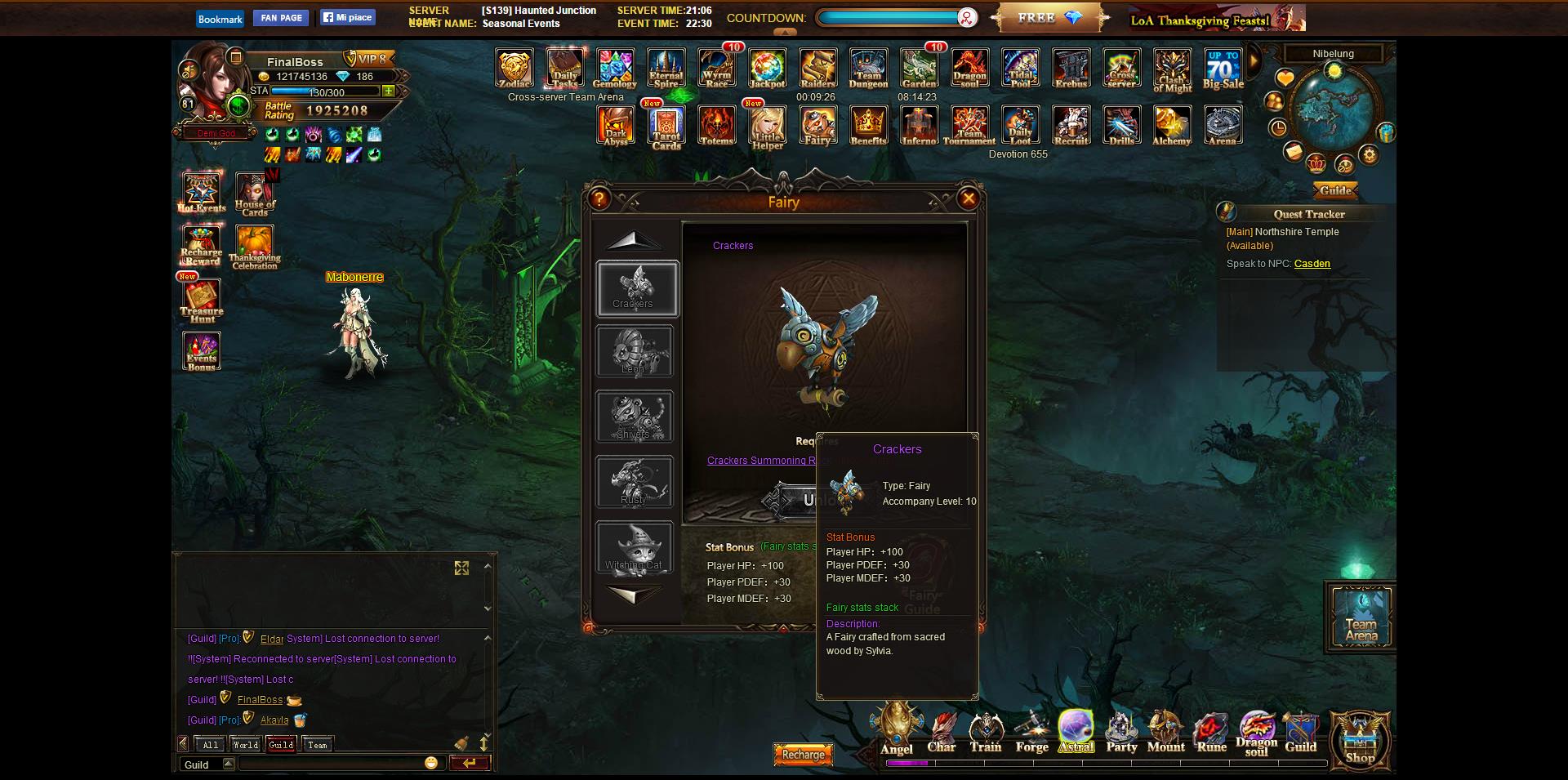This screenshot has height=780, width=1568.
Task: Open the Guide button
Action: coord(1335,190)
